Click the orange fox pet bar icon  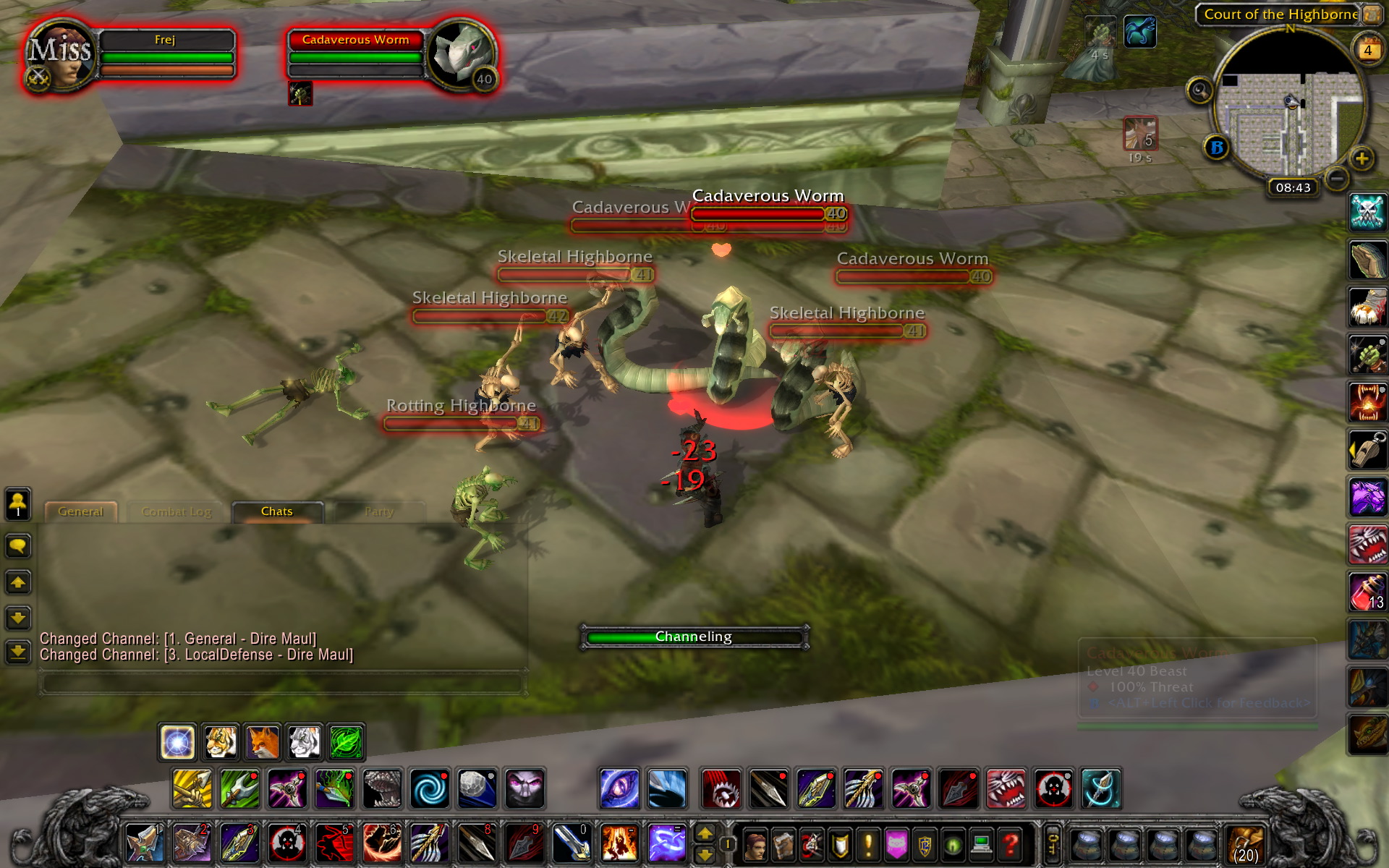(262, 742)
